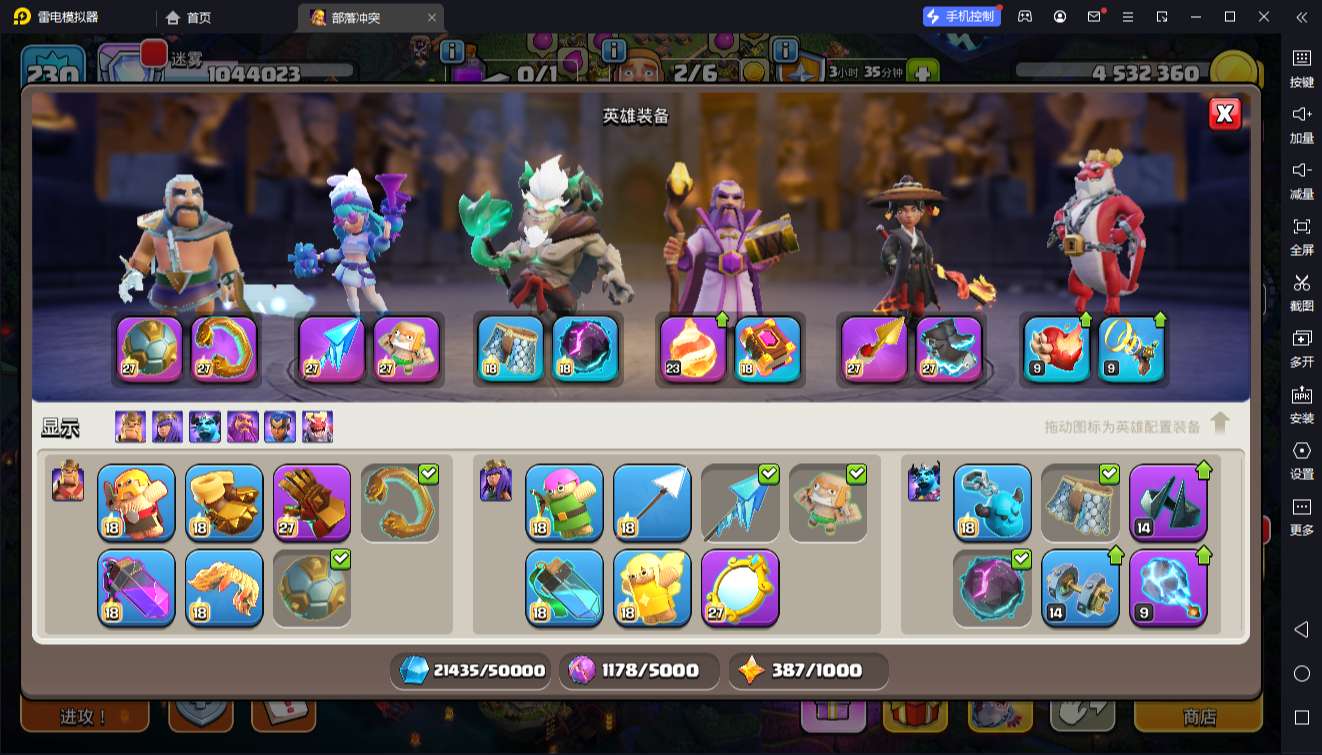Open the Grand Warden's equipped tome slot

[x=768, y=349]
